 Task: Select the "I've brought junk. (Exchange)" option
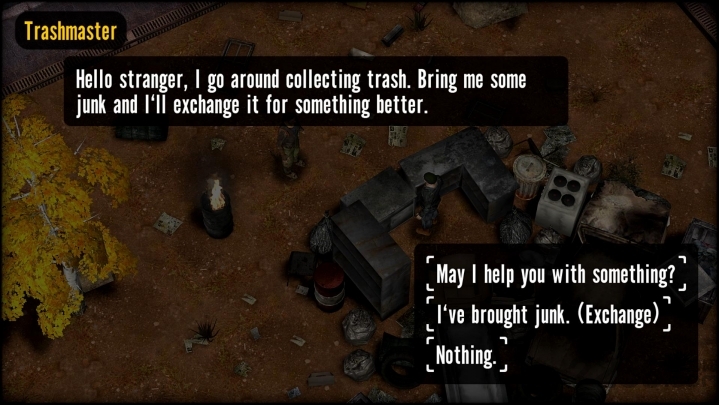547,315
